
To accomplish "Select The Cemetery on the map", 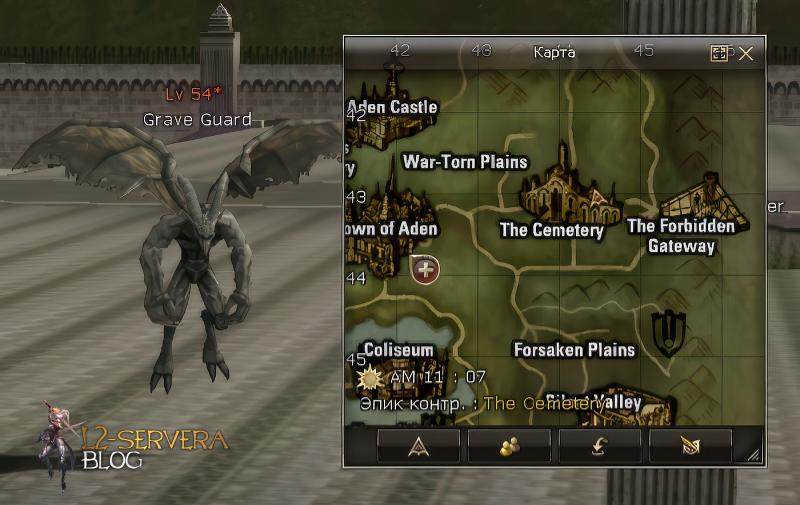I will (x=552, y=230).
